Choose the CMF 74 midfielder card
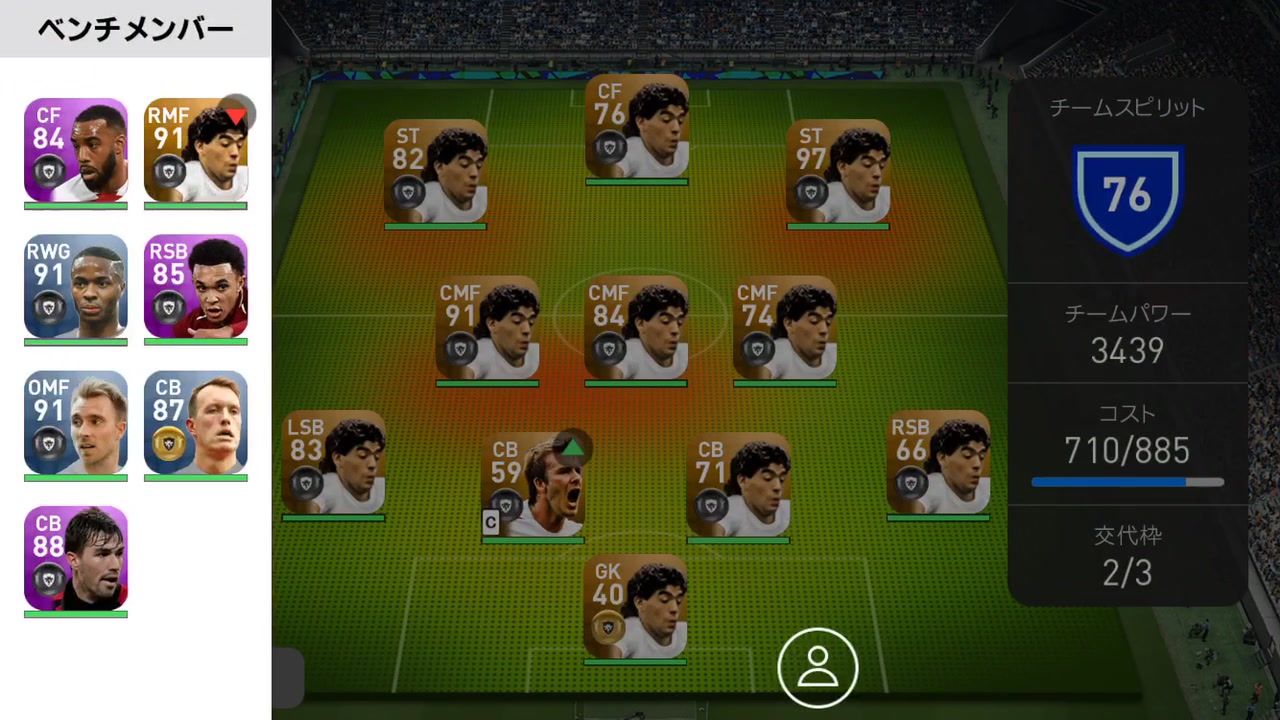Viewport: 1280px width, 720px height. (785, 328)
